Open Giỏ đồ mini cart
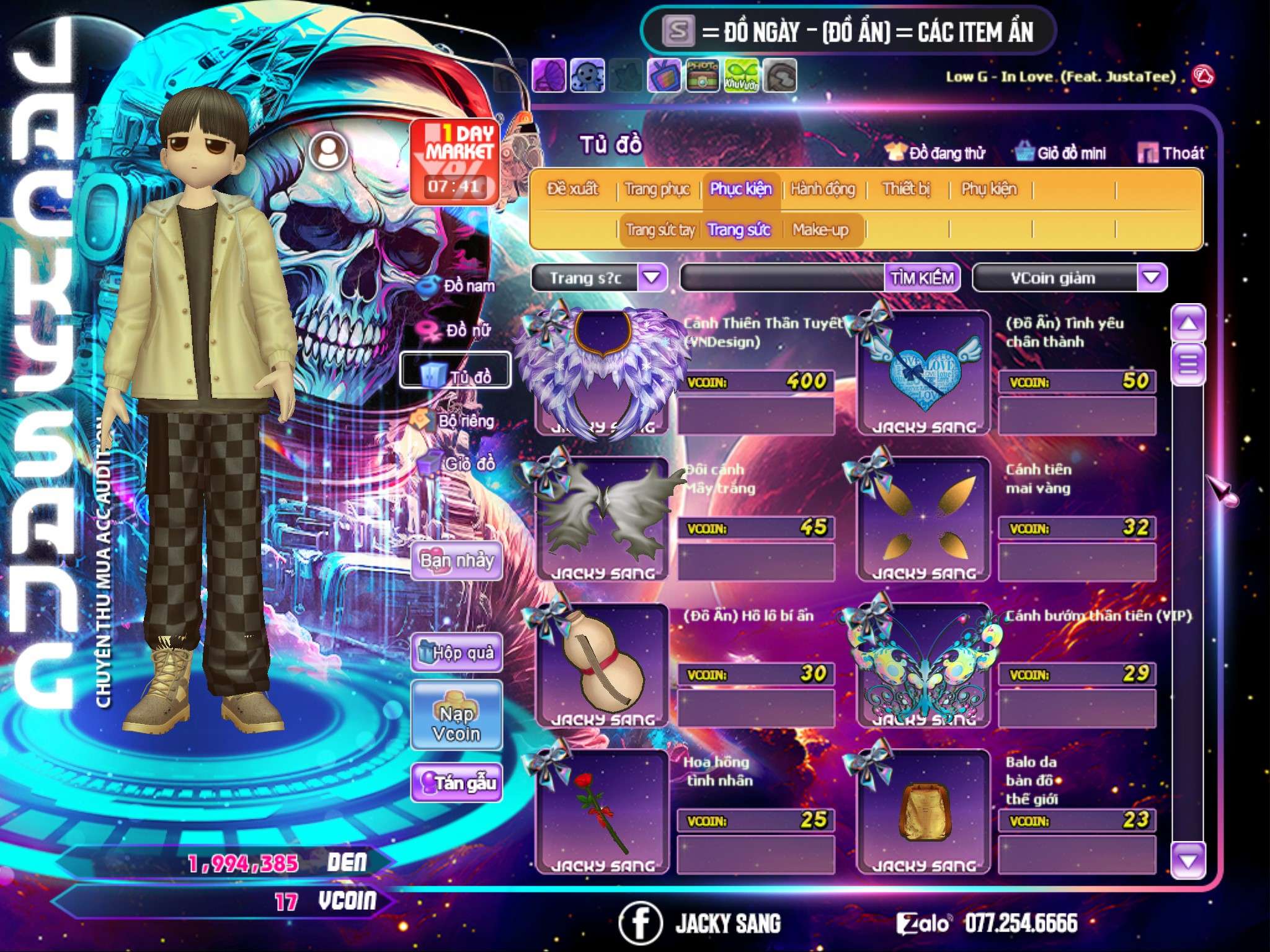This screenshot has width=1270, height=952. pos(1062,153)
